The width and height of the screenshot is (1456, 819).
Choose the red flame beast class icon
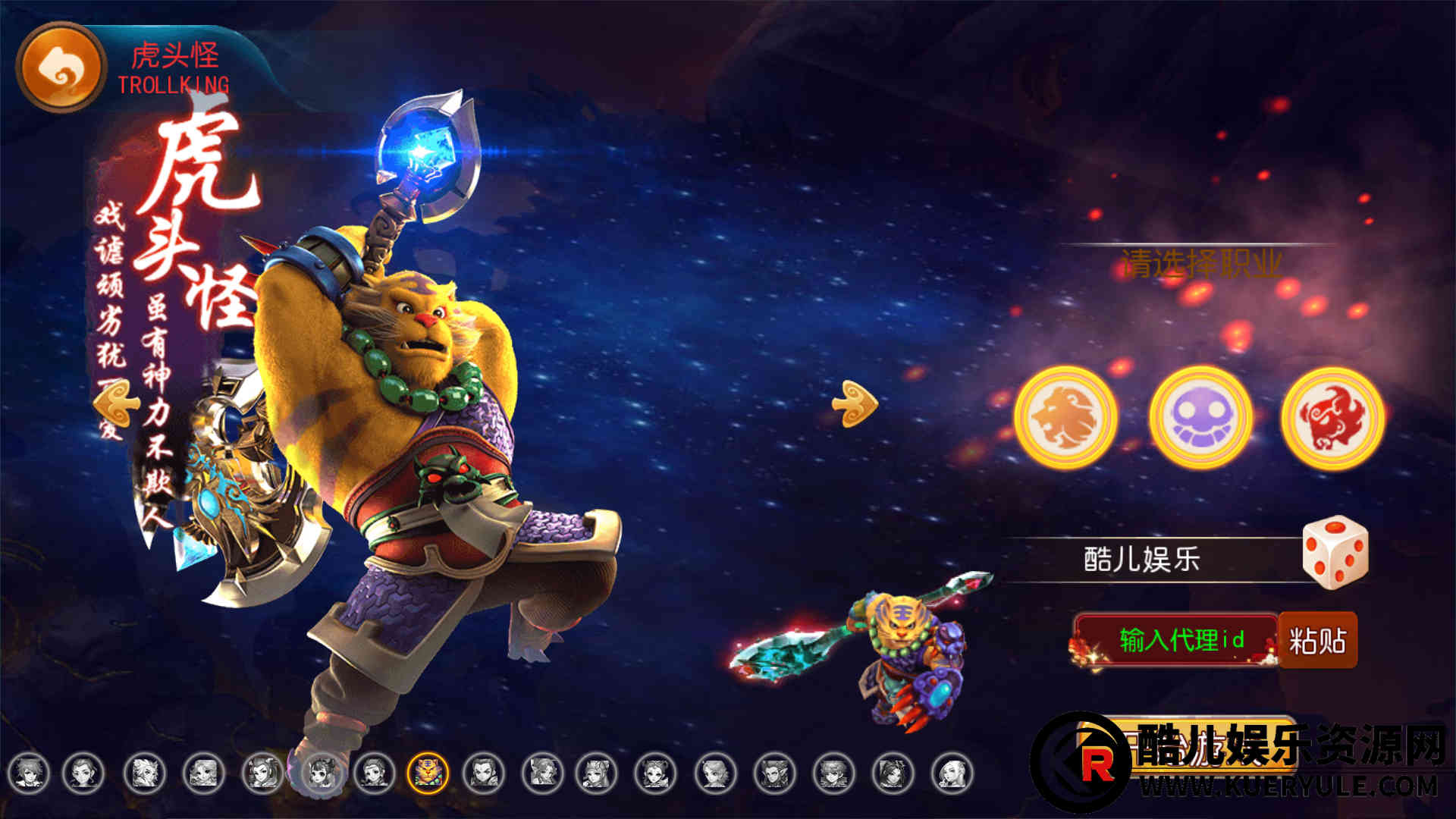click(x=1332, y=418)
